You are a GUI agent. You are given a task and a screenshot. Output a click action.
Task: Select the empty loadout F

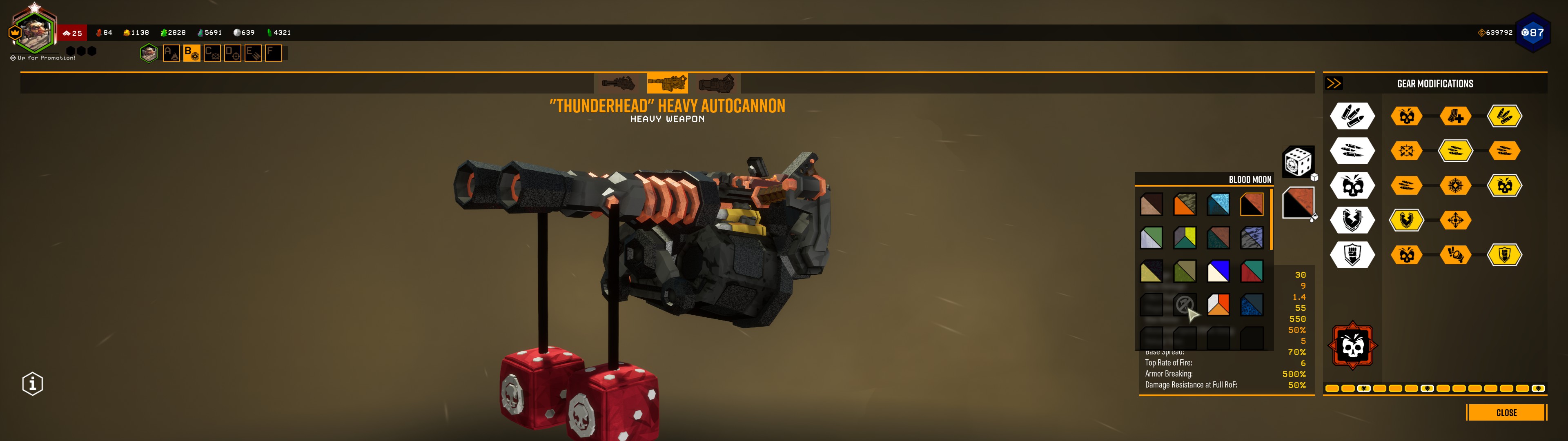pyautogui.click(x=273, y=53)
